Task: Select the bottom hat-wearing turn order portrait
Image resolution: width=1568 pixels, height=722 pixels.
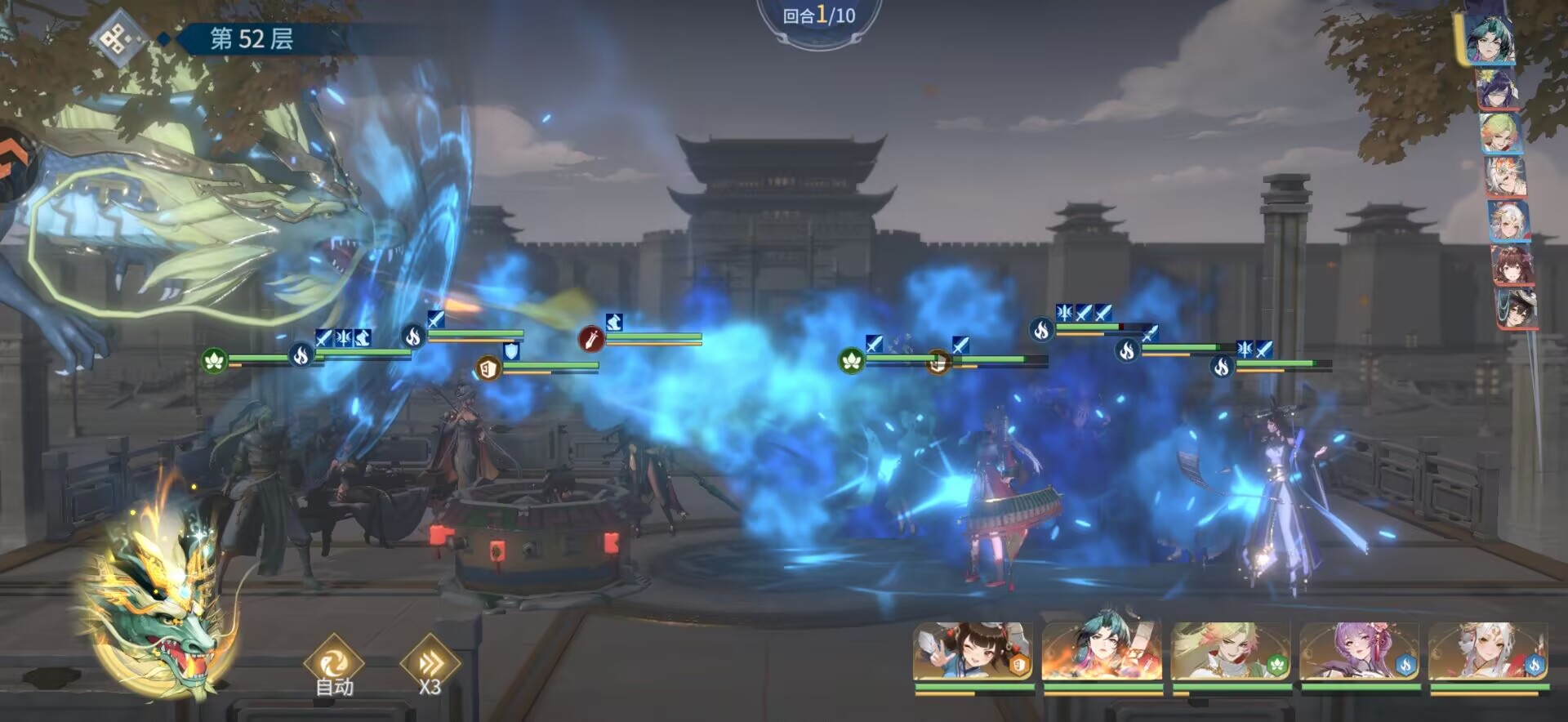Action: (x=1517, y=309)
